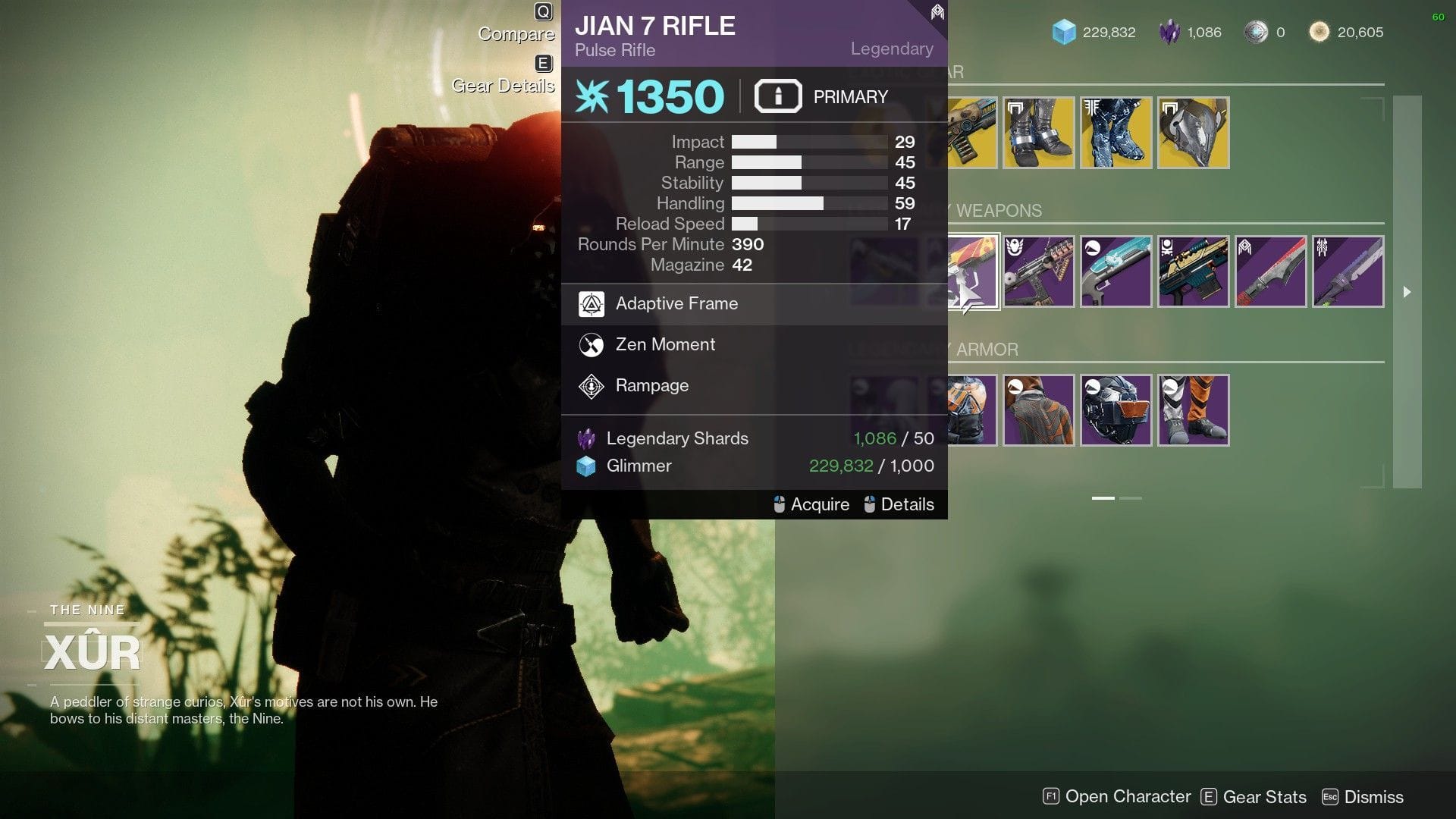Select the Zen Moment perk icon

click(590, 344)
